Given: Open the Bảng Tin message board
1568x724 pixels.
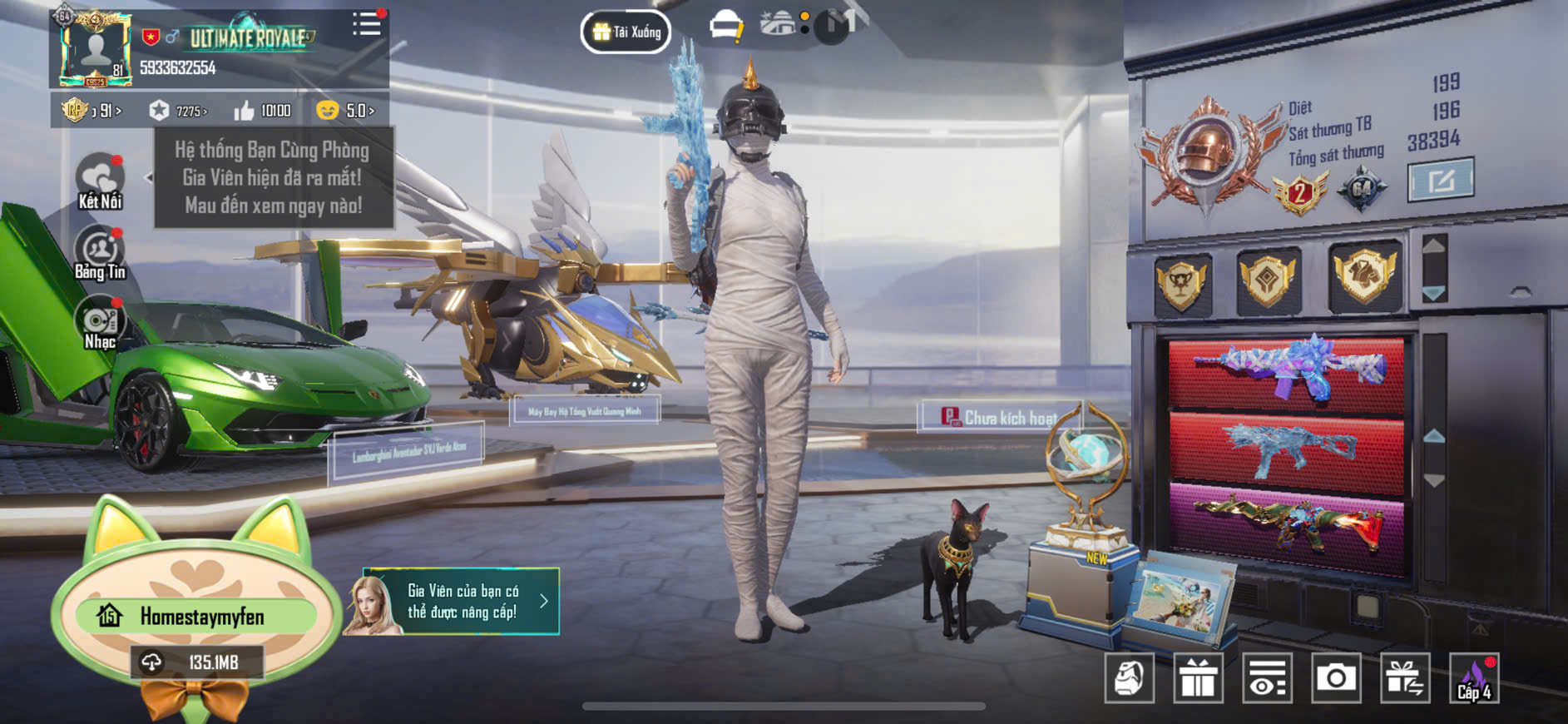Looking at the screenshot, I should [x=100, y=253].
